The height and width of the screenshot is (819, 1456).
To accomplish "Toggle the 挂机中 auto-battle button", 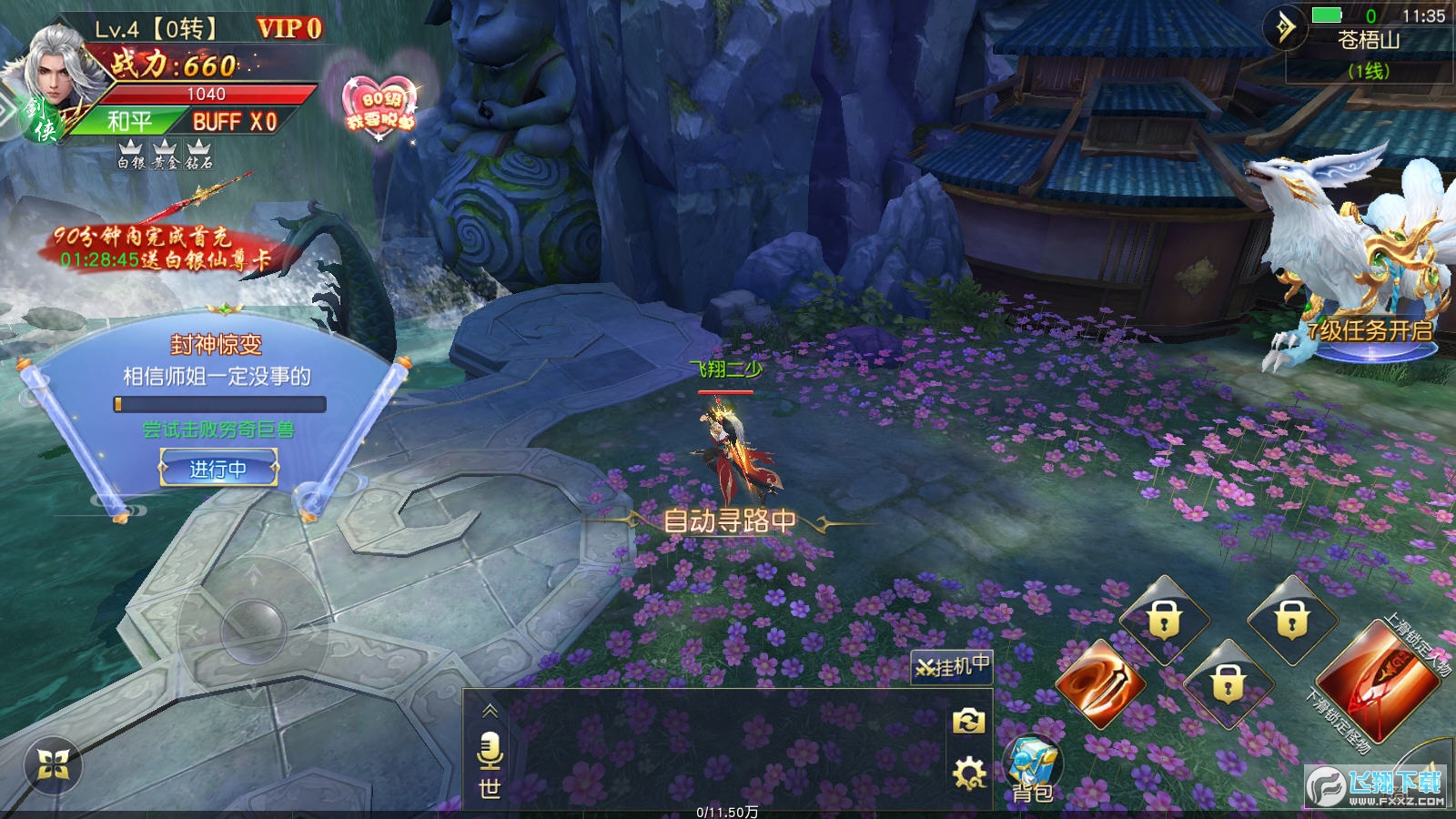I will (951, 667).
